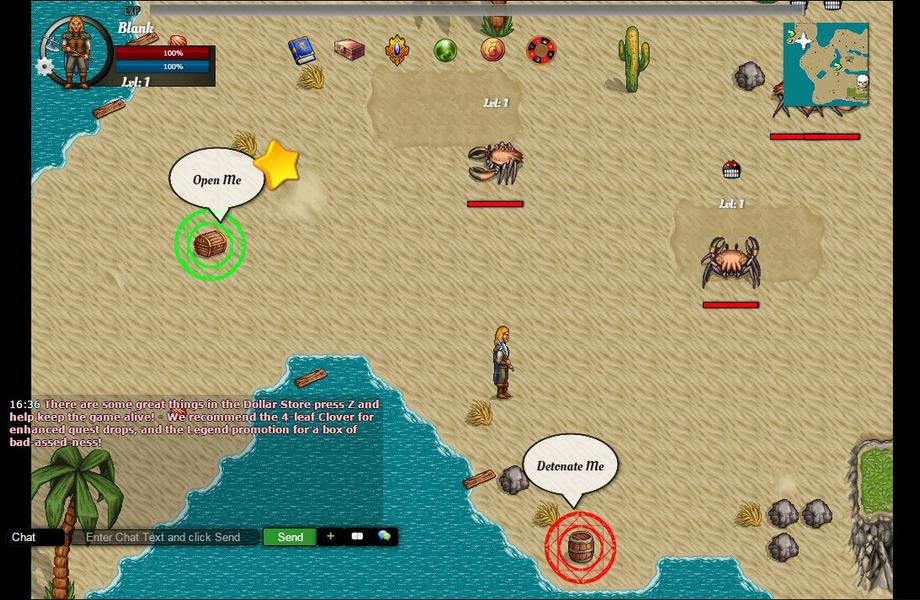Detonate the barrel marked "Detonate Me"
Screen dimensions: 920x600
[580, 547]
